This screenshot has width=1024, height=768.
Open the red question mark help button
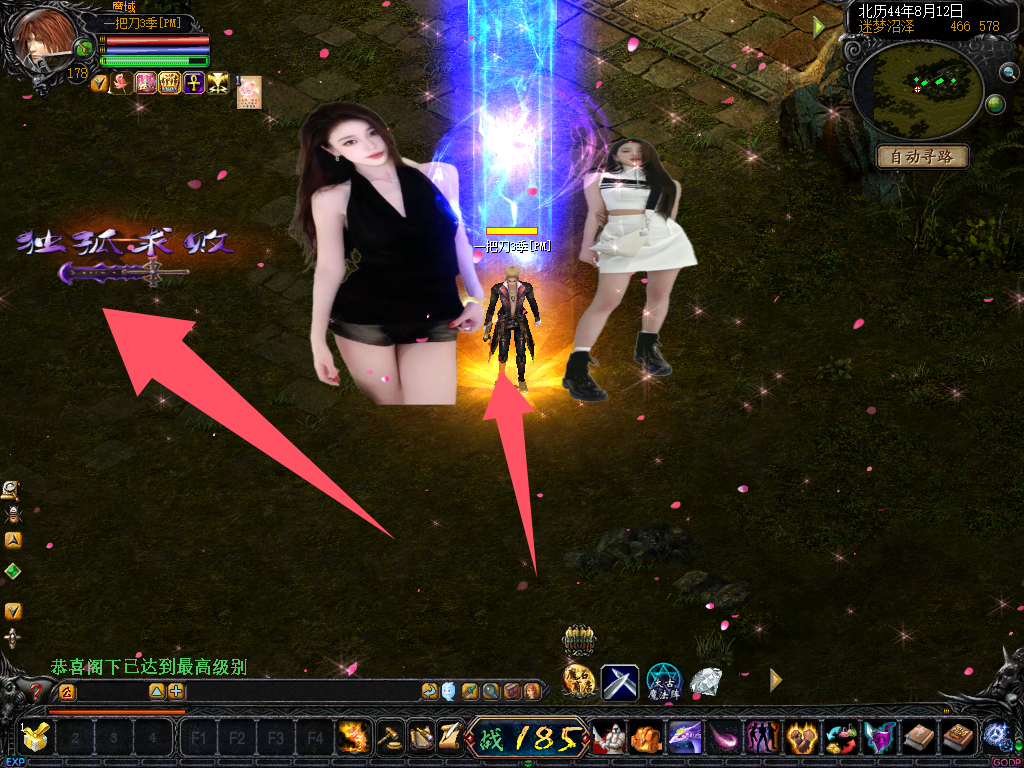pyautogui.click(x=37, y=691)
